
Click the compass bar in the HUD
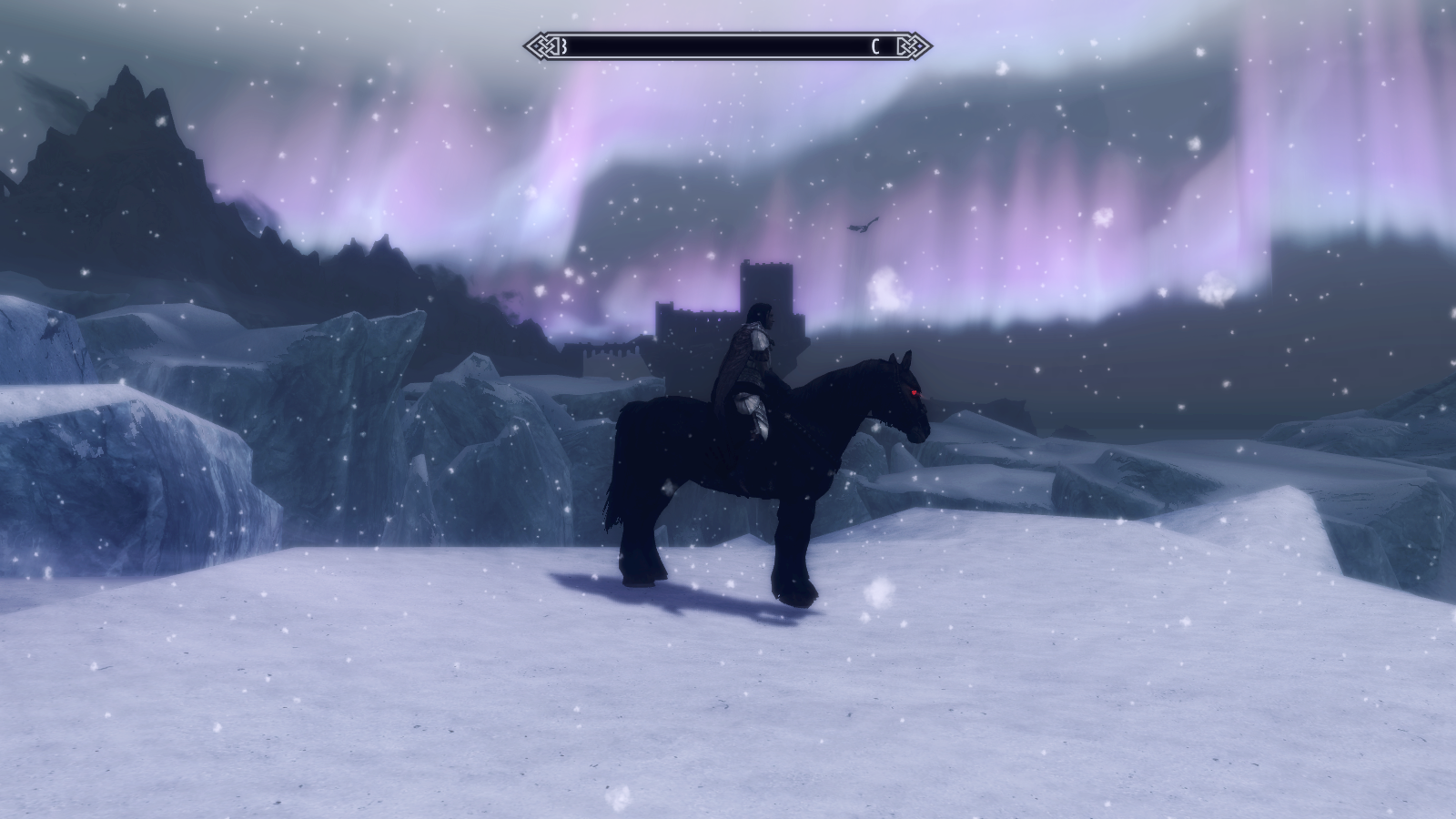pyautogui.click(x=727, y=46)
